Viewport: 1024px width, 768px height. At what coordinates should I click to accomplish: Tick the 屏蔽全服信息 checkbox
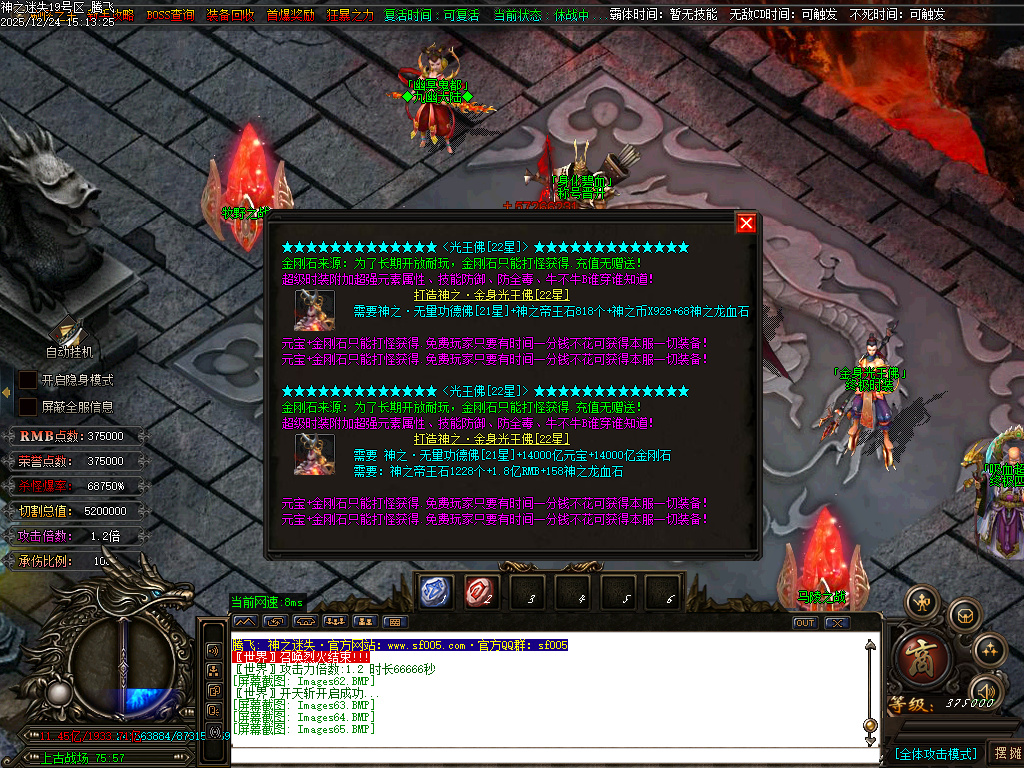click(28, 407)
